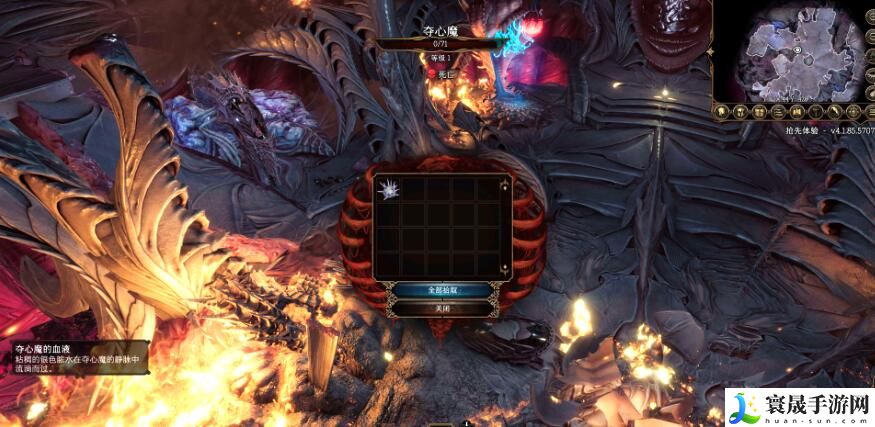The image size is (875, 427).
Task: Click the hammer icon below the minimap
Action: pyautogui.click(x=815, y=112)
